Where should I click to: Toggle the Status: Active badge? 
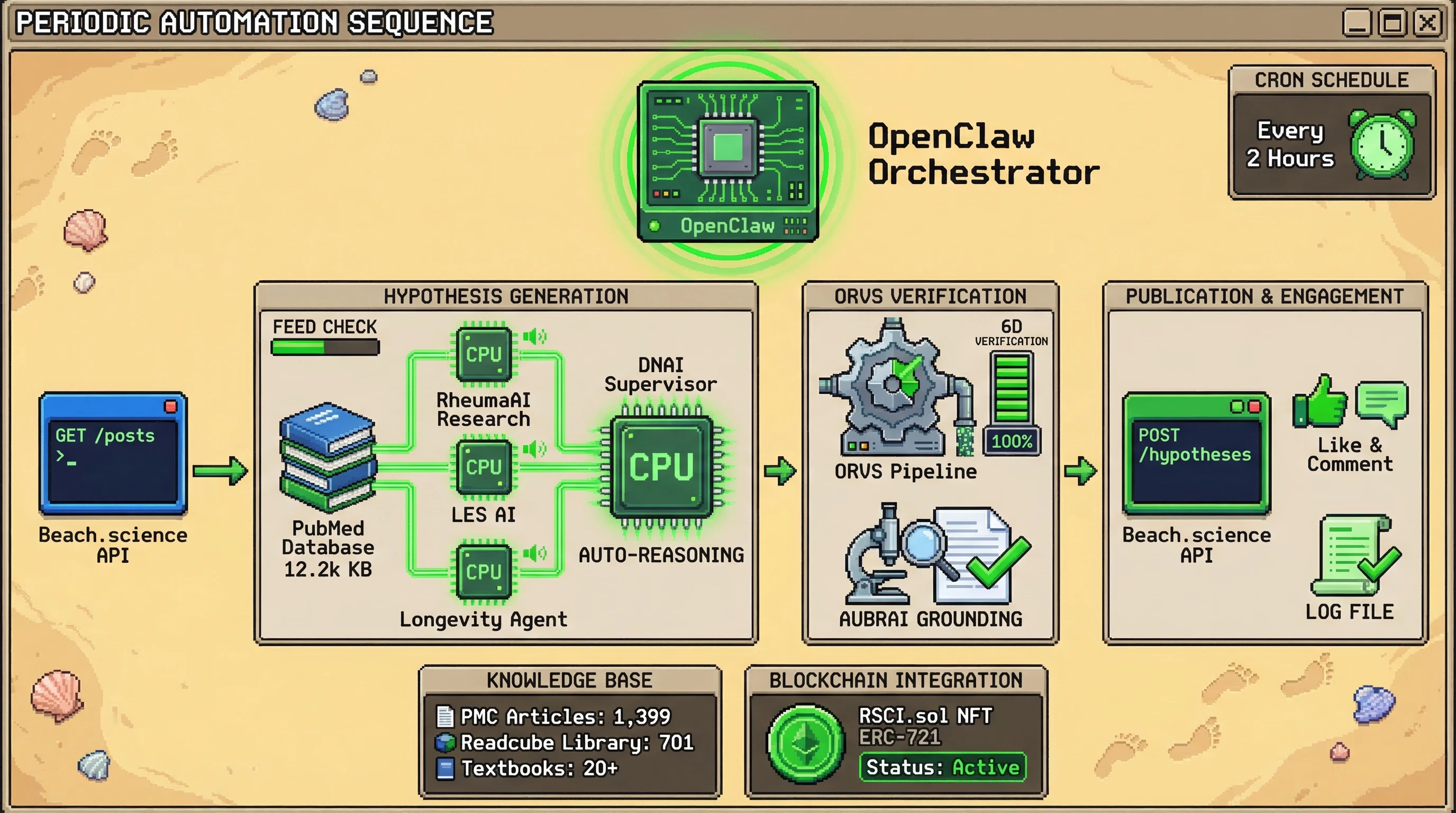tap(942, 767)
